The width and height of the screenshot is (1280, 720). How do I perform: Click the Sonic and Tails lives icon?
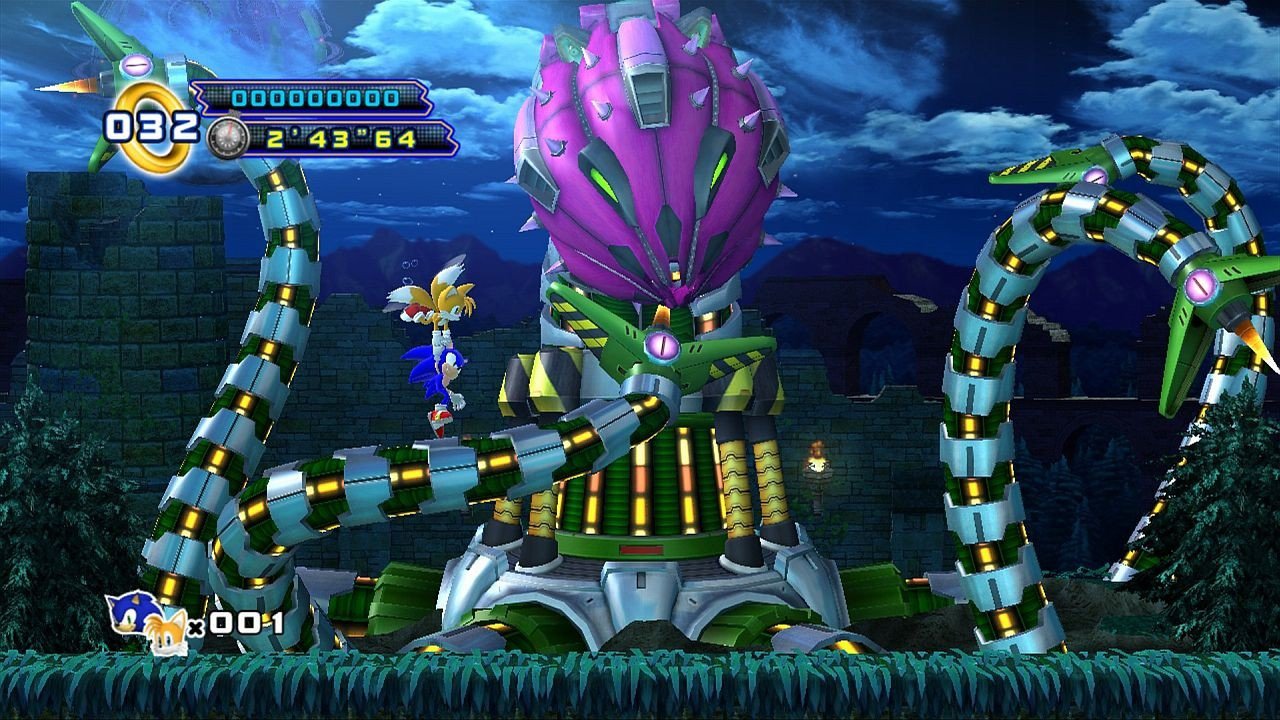pyautogui.click(x=146, y=622)
